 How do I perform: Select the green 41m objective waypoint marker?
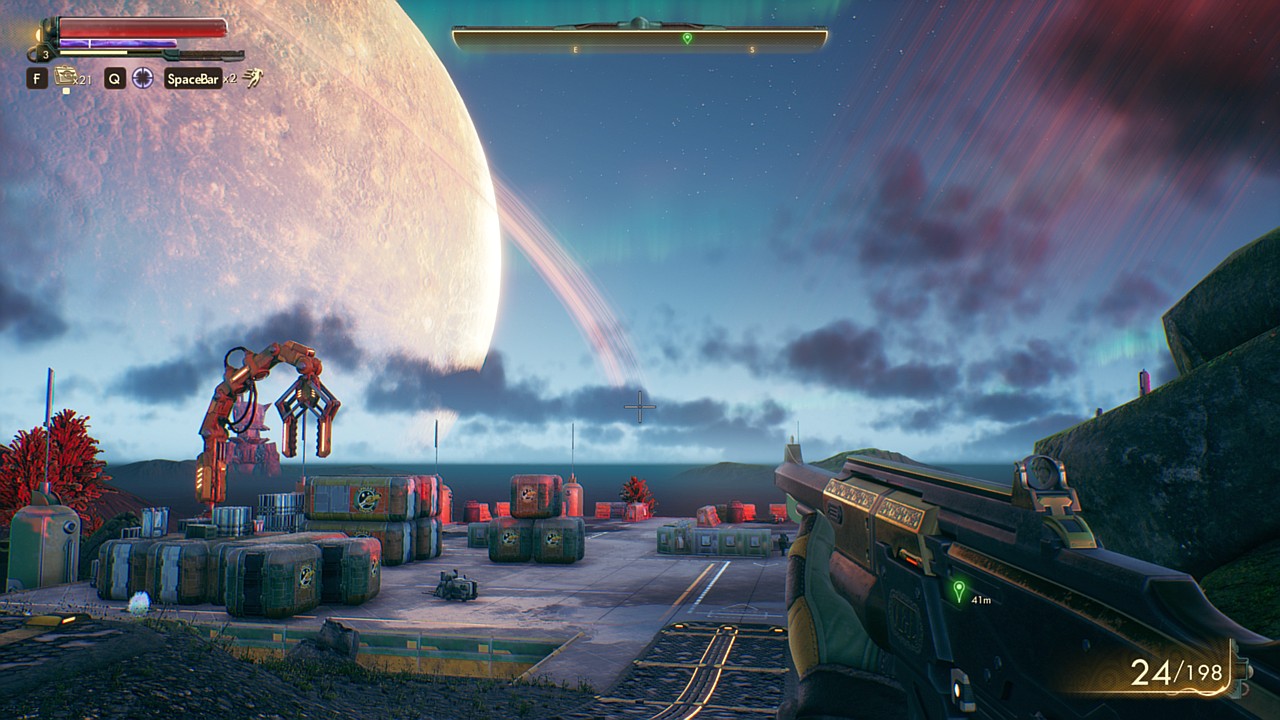(x=959, y=590)
